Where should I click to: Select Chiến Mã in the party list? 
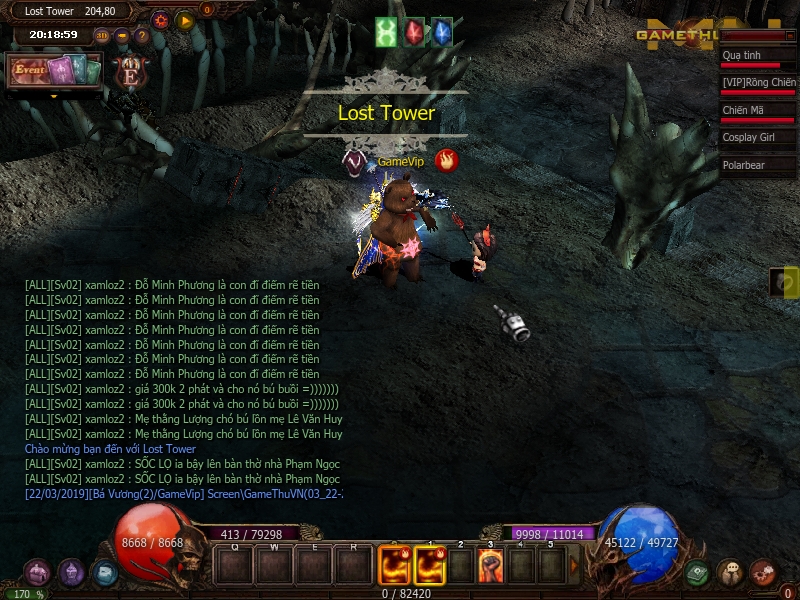tap(757, 111)
